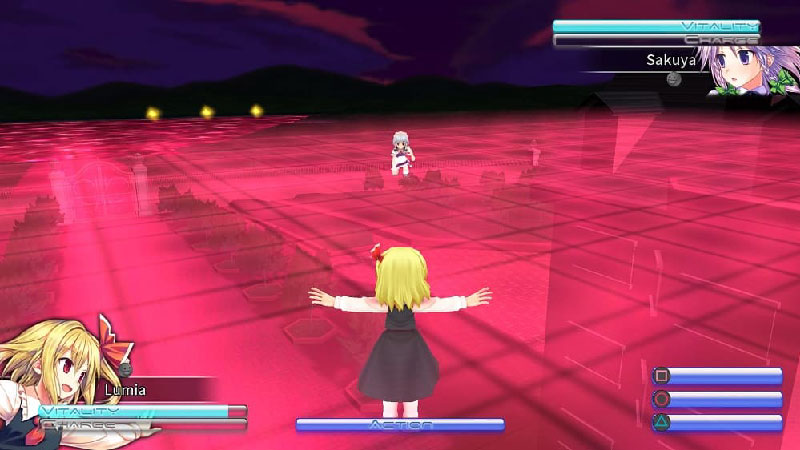The width and height of the screenshot is (800, 450).
Task: Choose the circle-button skill bar
Action: 717,400
